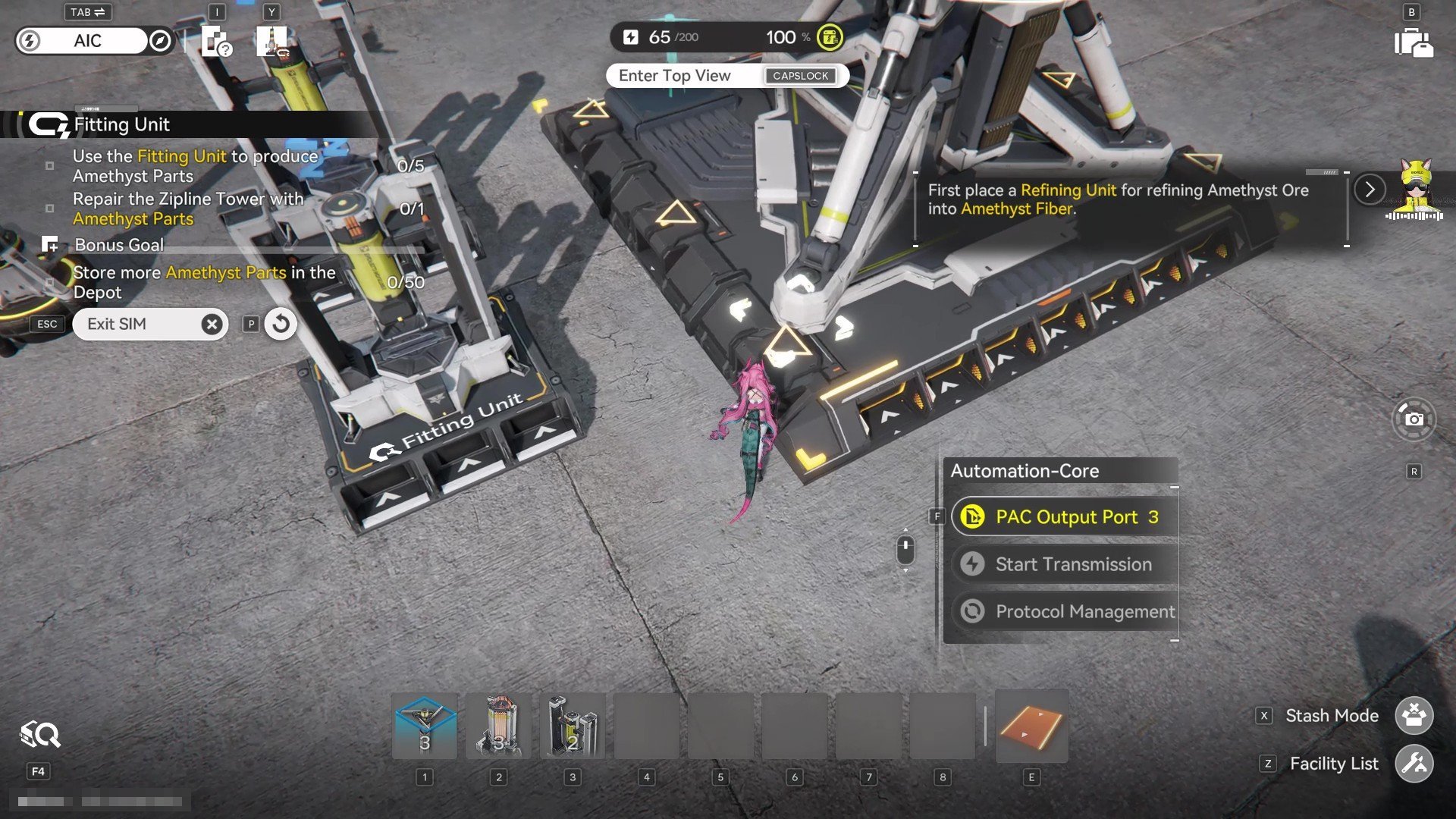The height and width of the screenshot is (819, 1456).
Task: Advance the tutorial hint with the arrow
Action: tap(1370, 190)
